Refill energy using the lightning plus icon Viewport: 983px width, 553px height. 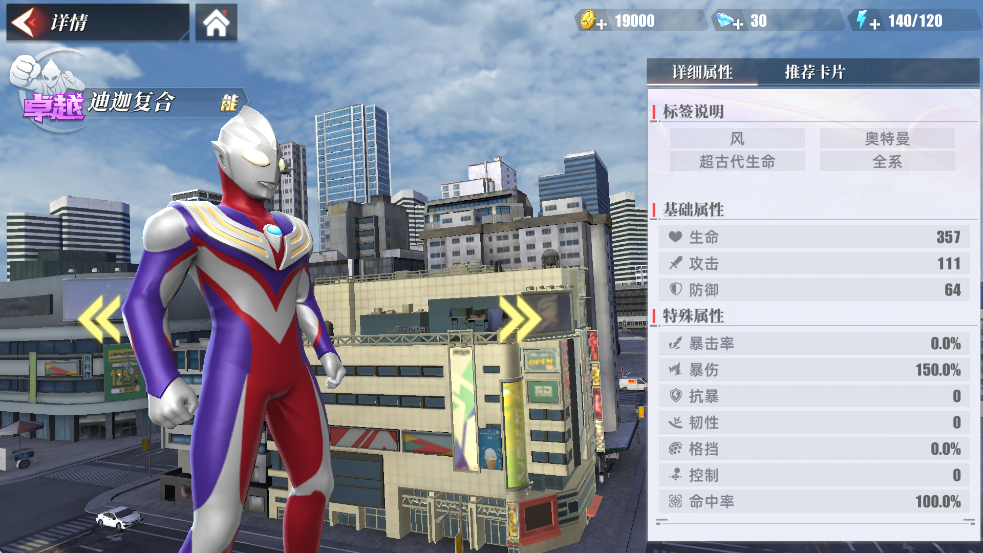864,21
